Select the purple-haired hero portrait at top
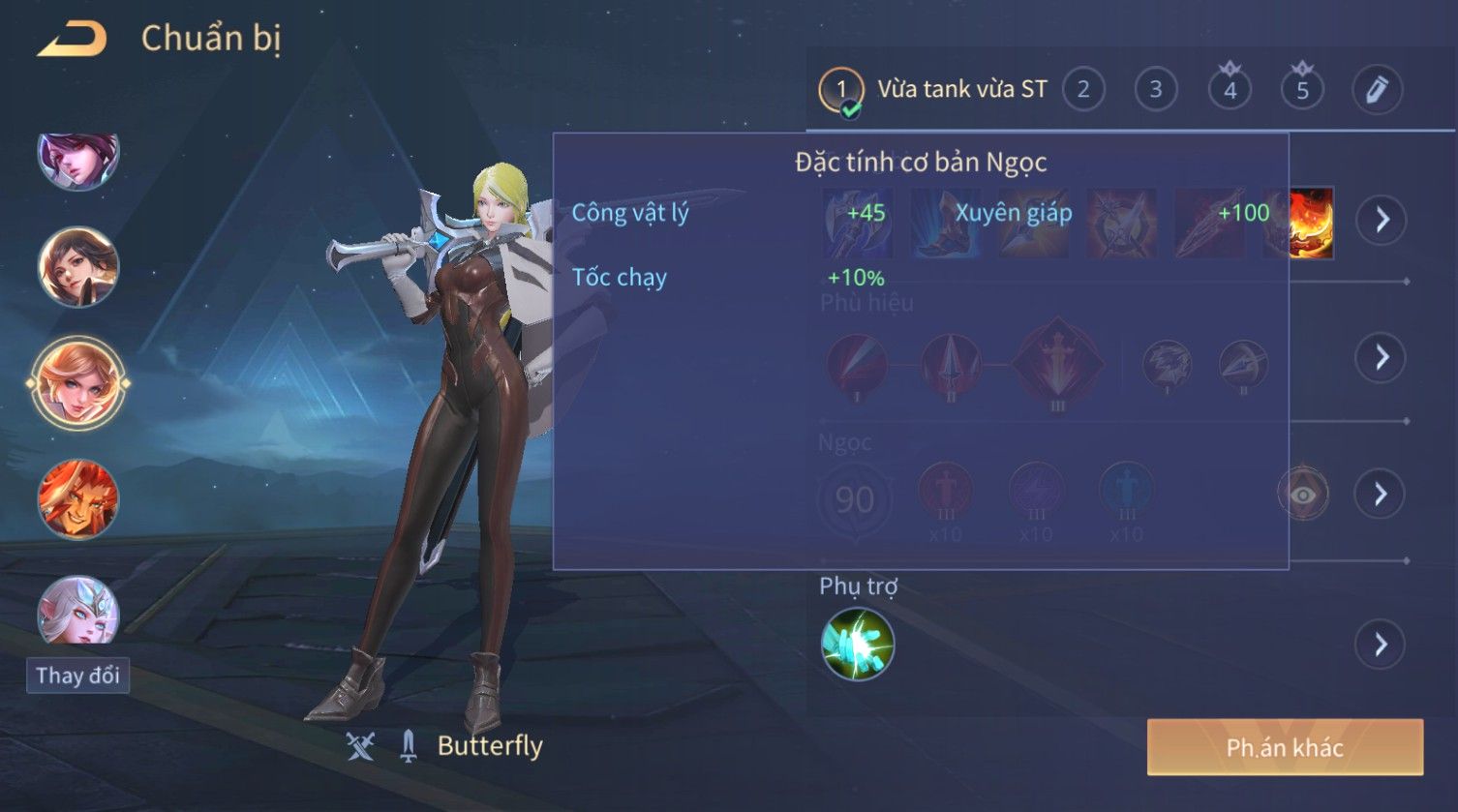This screenshot has width=1458, height=812. coord(77,159)
